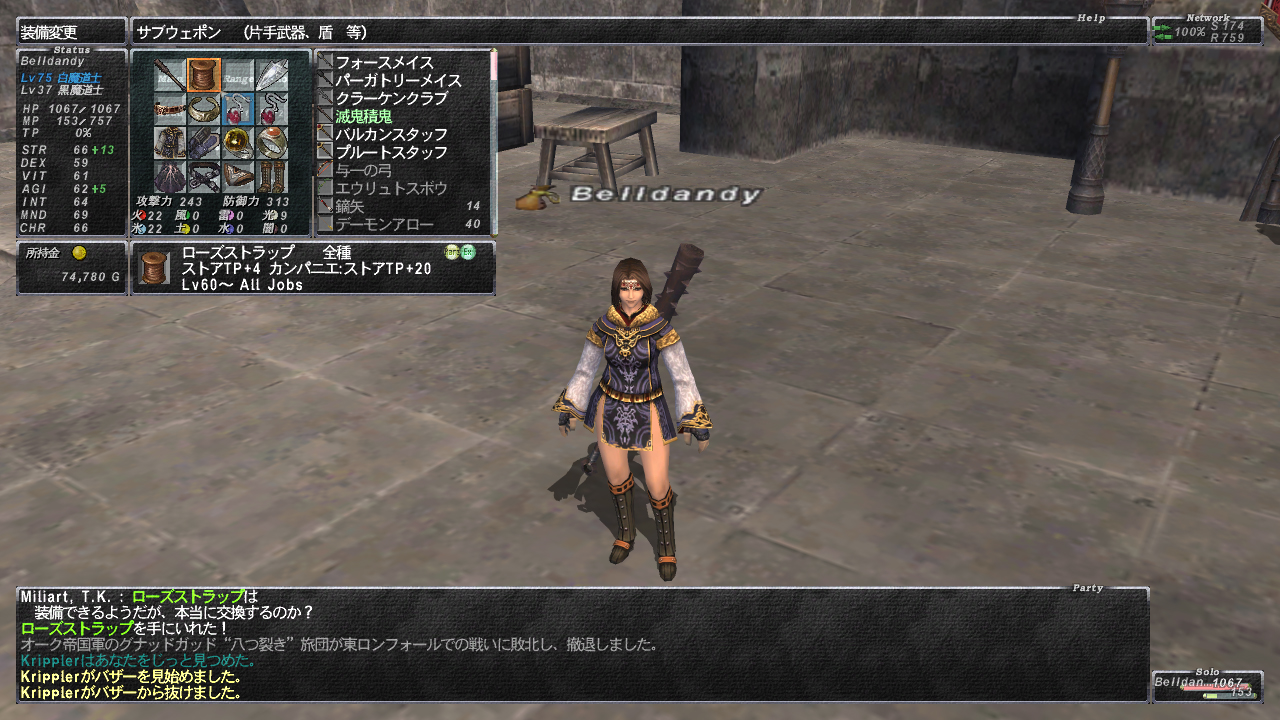The image size is (1280, 720).
Task: Choose クラーケンクラブ from the item list
Action: [x=390, y=98]
